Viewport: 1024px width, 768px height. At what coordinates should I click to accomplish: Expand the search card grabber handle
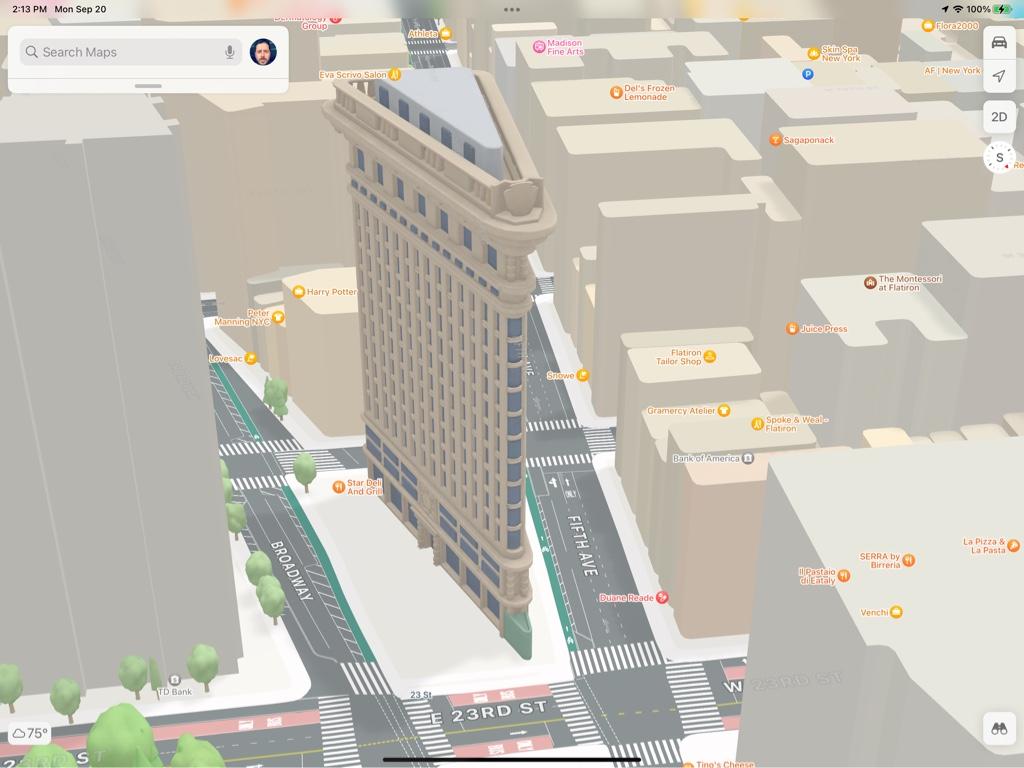pyautogui.click(x=148, y=86)
